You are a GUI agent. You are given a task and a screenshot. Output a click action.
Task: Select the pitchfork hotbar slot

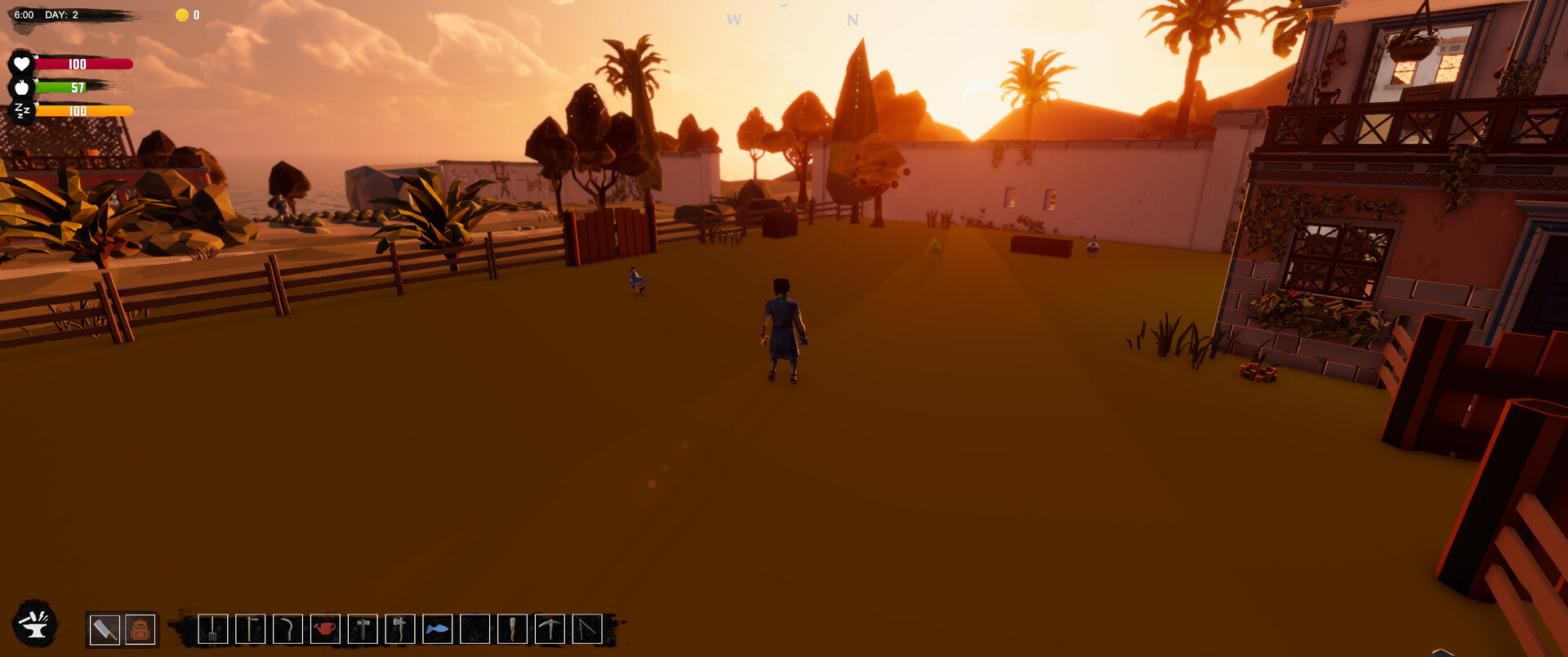[212, 630]
